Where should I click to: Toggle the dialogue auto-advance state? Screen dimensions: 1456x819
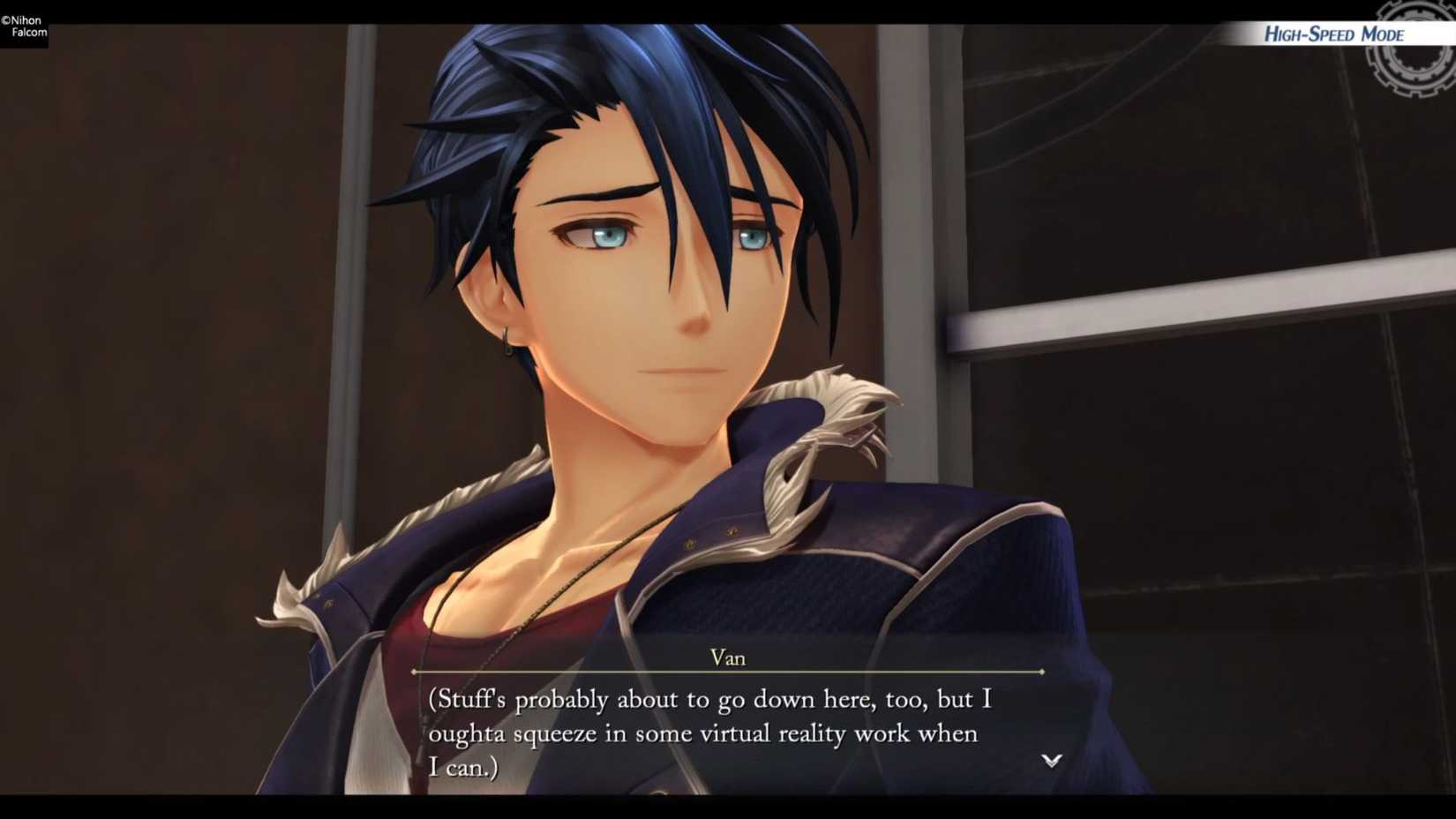point(1050,761)
